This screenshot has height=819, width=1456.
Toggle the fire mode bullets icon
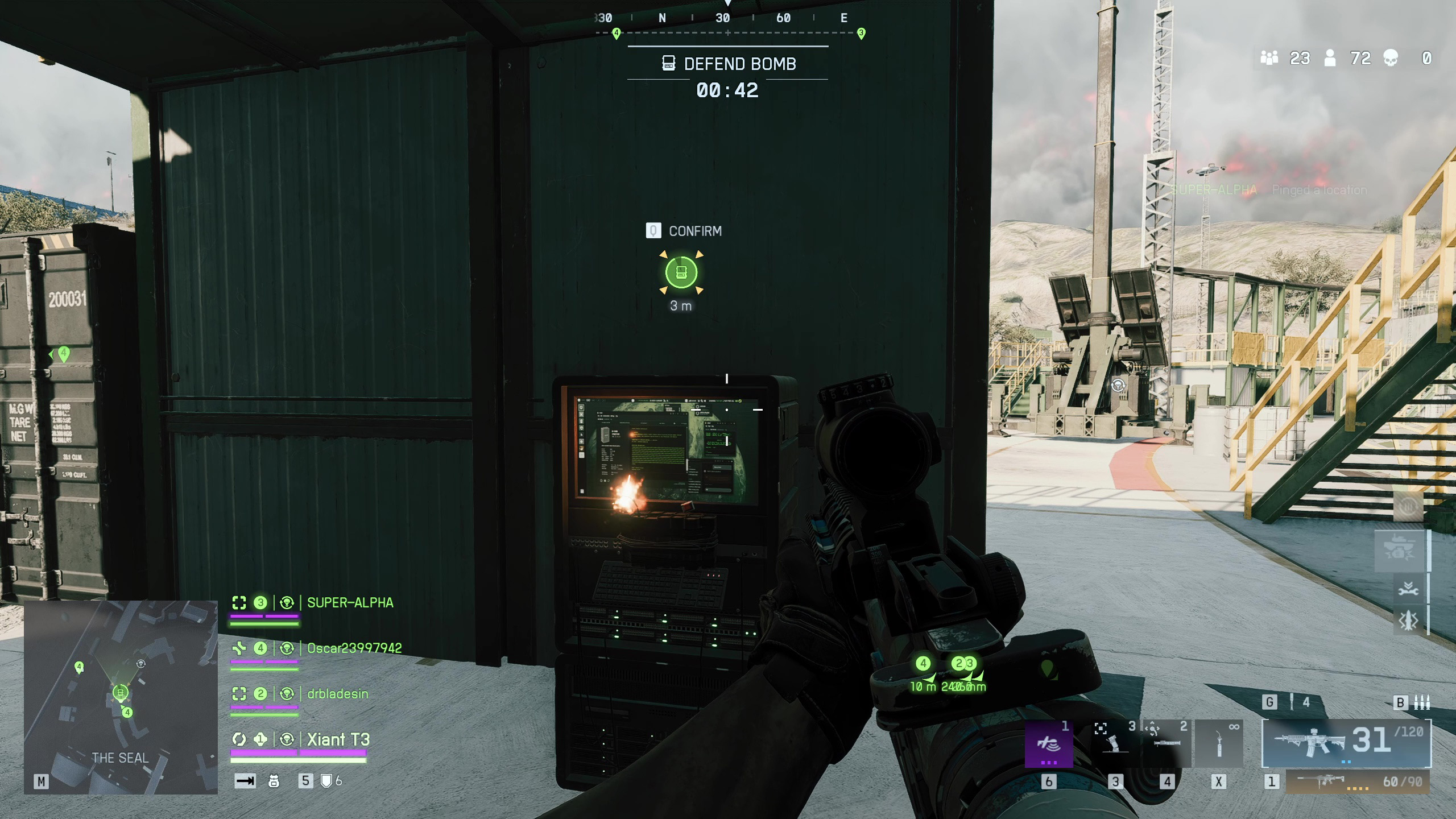[x=1421, y=703]
